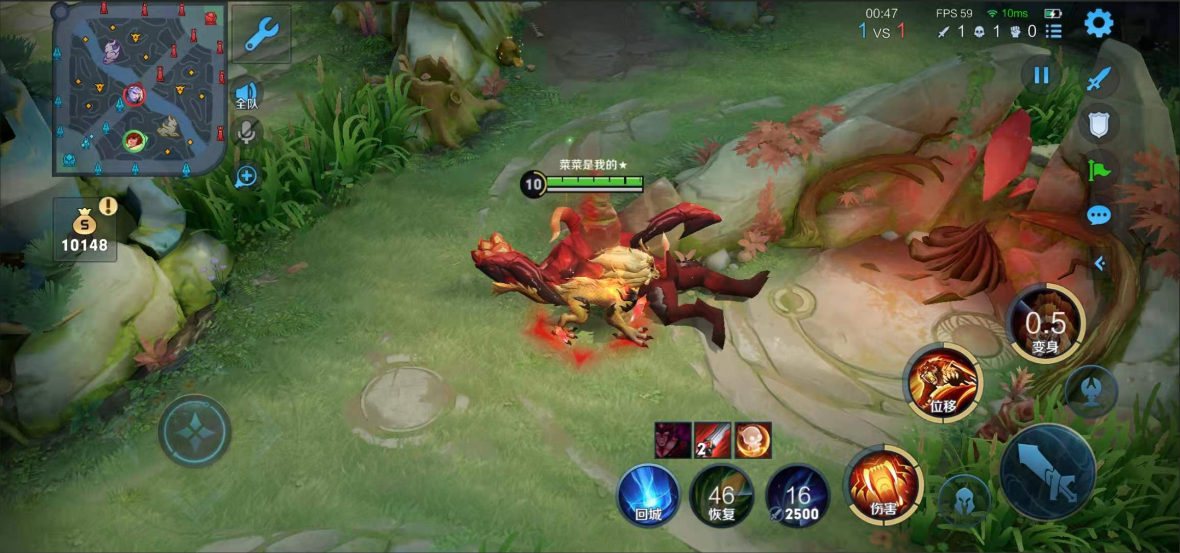Toggle the 全队 team speaker
1180x553 pixels.
point(247,97)
